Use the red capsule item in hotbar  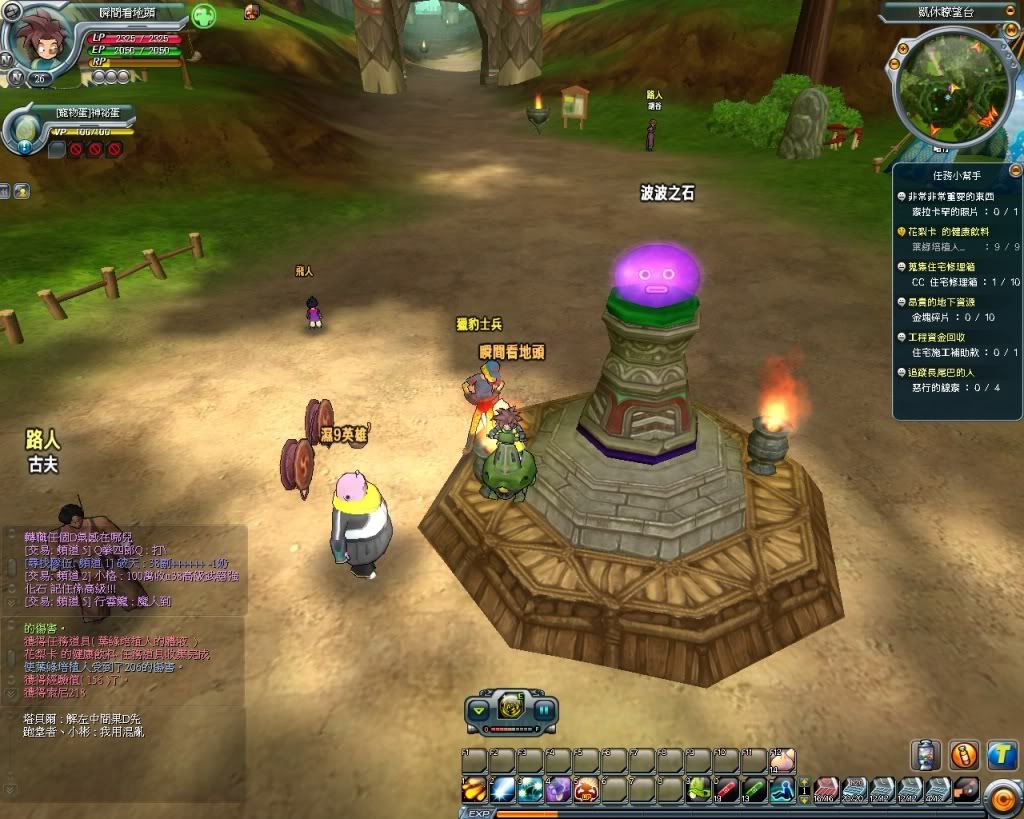(727, 790)
